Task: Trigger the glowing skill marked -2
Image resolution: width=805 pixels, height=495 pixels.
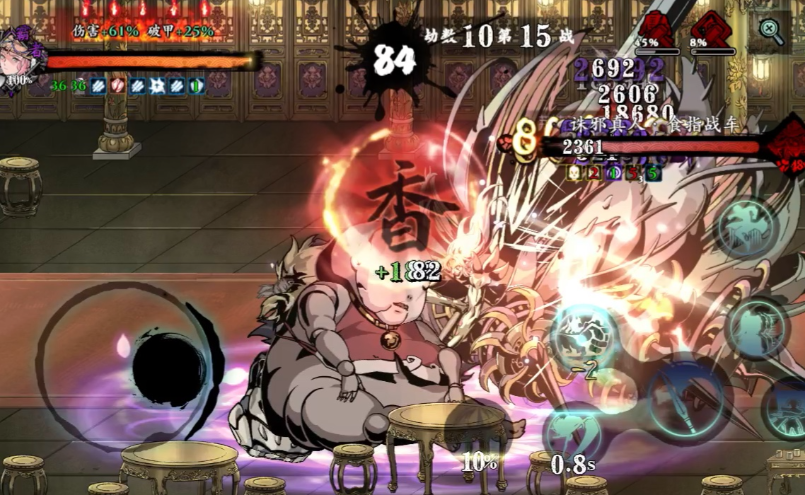Action: pyautogui.click(x=585, y=337)
